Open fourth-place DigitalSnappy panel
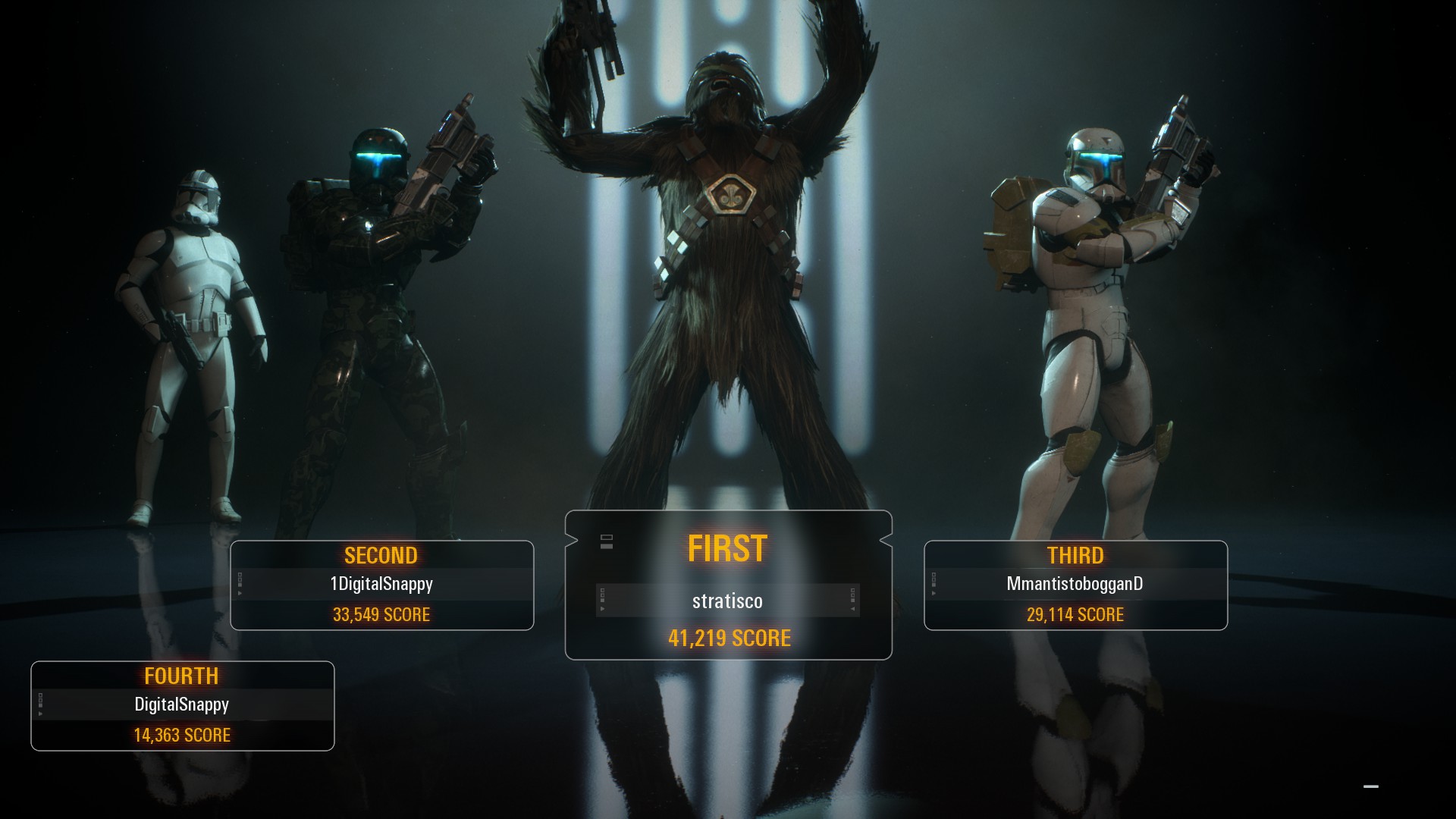The image size is (1456, 819). [182, 706]
